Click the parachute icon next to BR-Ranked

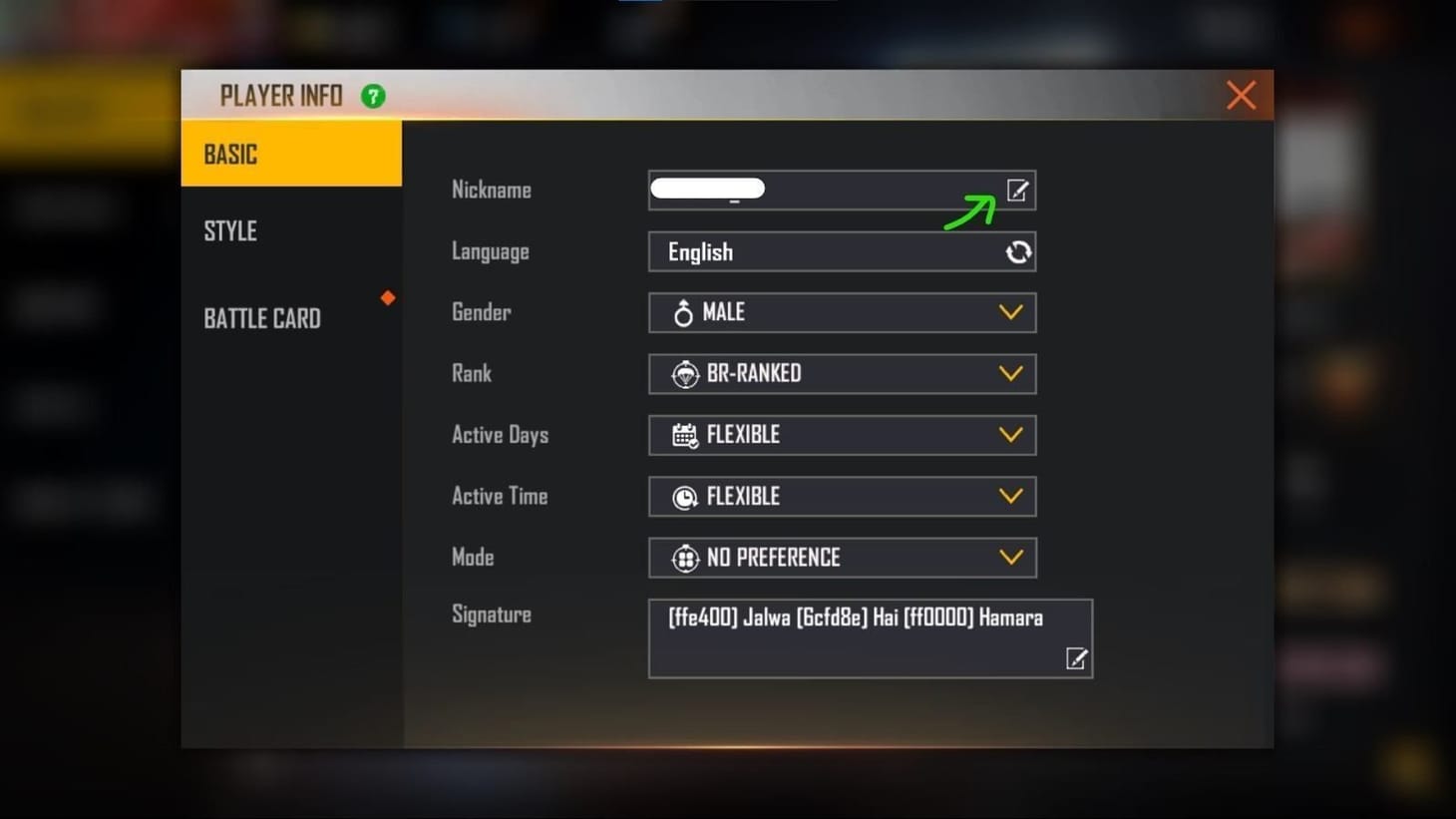(x=684, y=373)
